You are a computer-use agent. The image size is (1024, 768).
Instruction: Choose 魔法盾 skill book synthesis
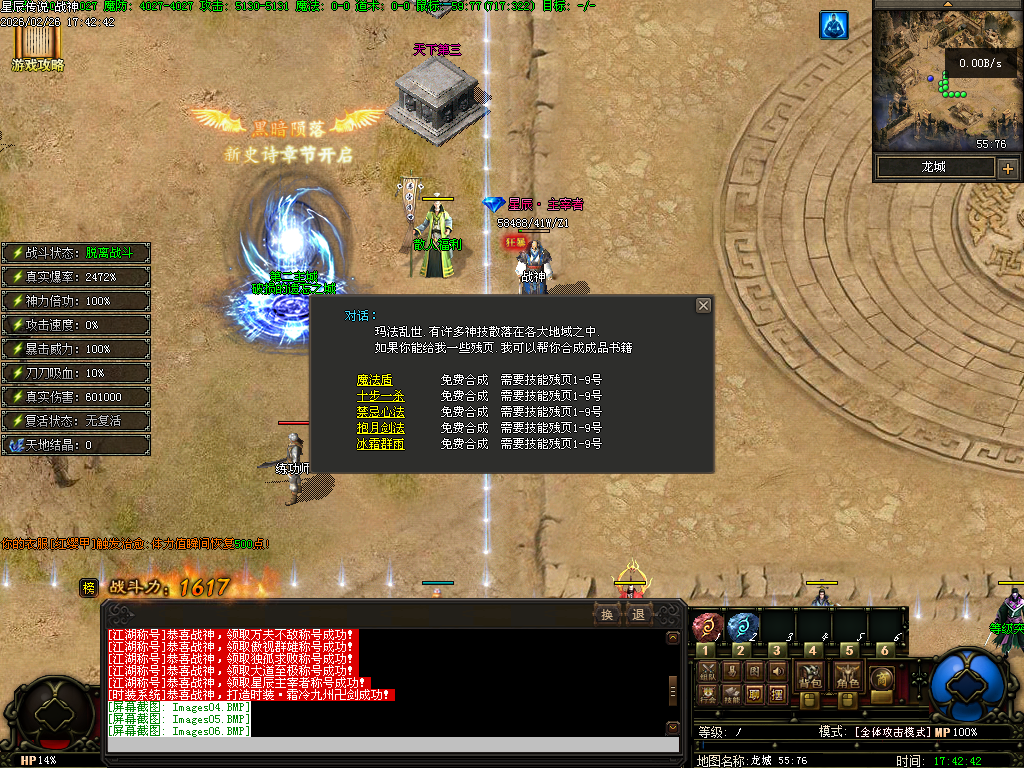pos(375,380)
